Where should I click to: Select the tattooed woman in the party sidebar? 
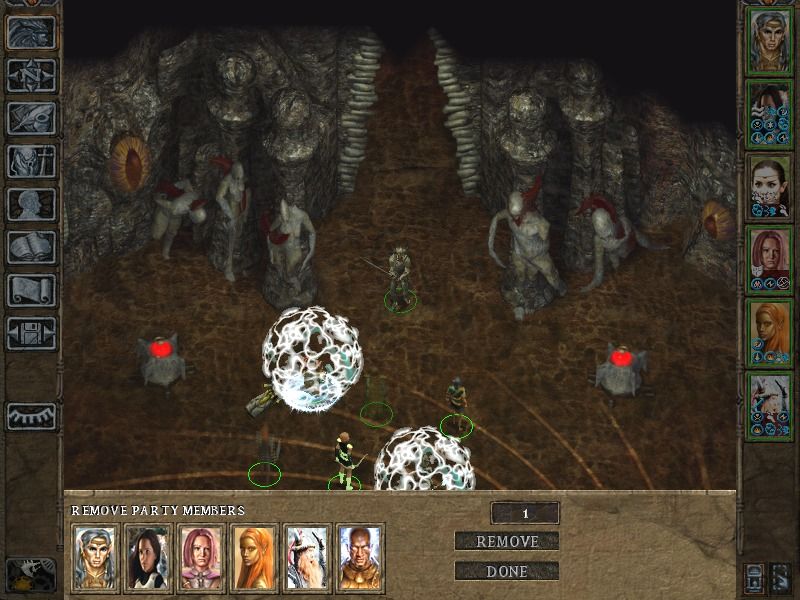(769, 186)
